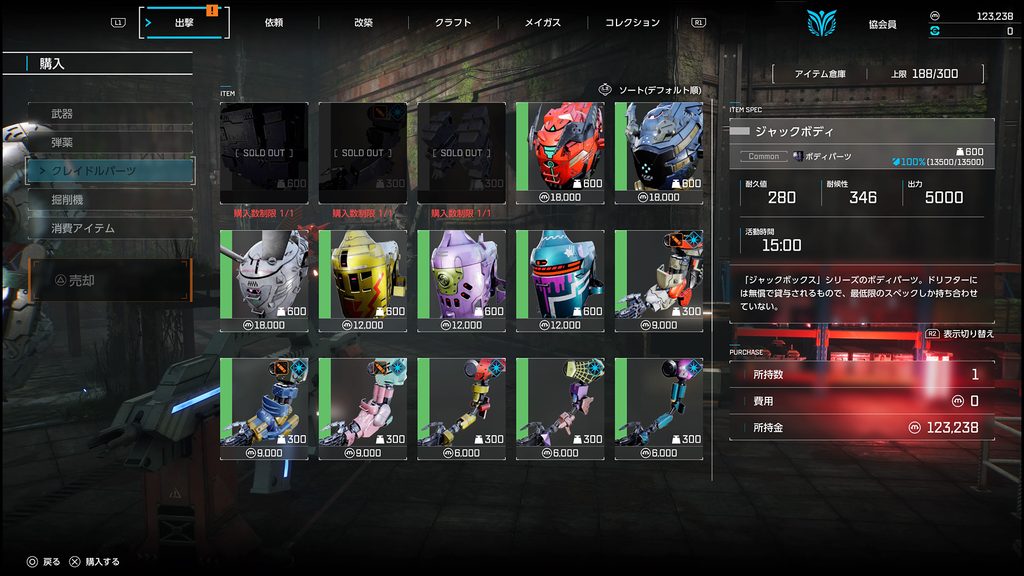Choose the 武器 shop category
This screenshot has width=1024, height=576.
click(x=110, y=114)
